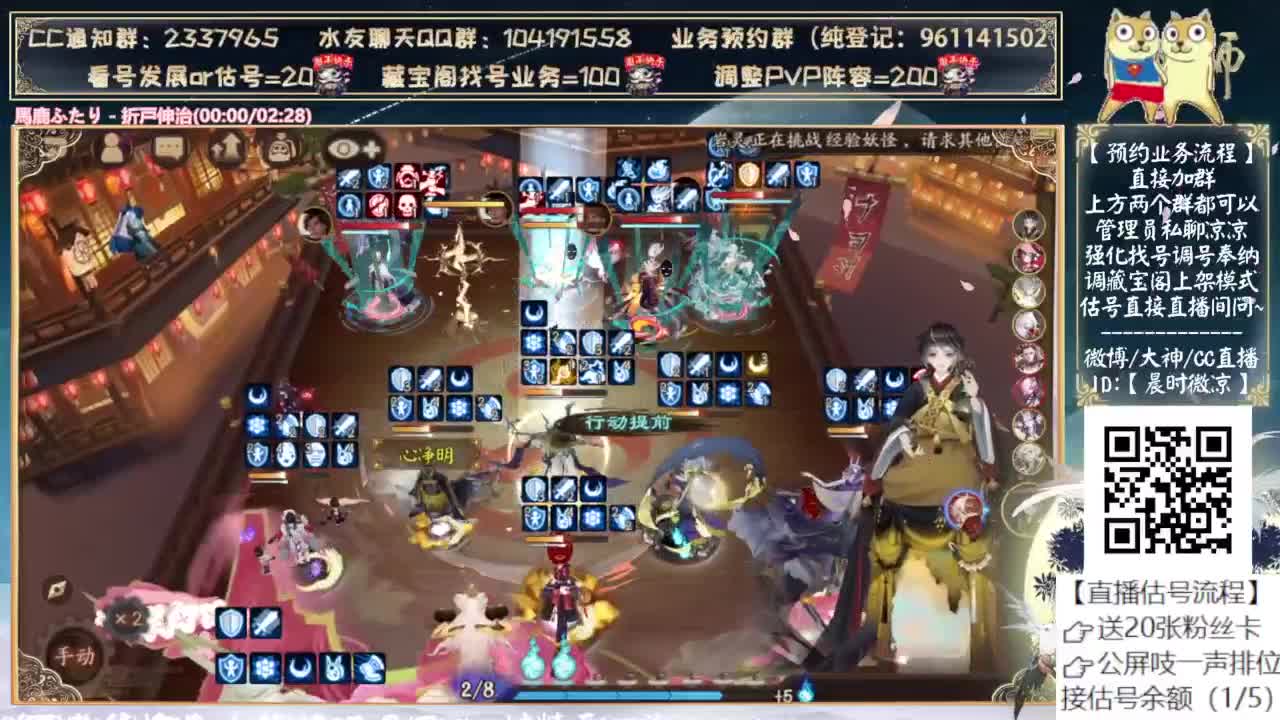
Task: Select the rabbit shikigami skill icon
Action: pos(333,668)
